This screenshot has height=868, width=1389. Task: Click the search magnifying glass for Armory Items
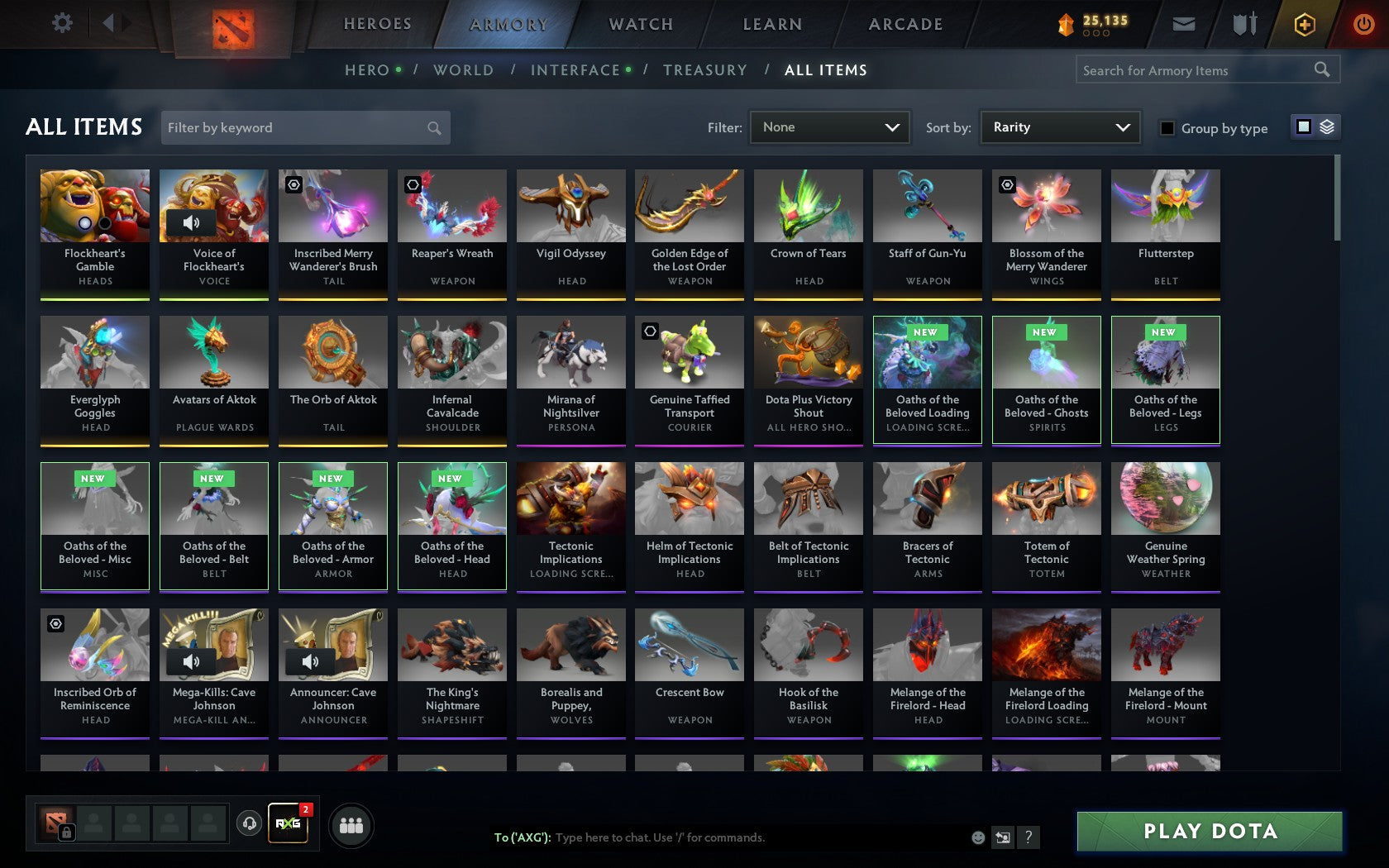pyautogui.click(x=1320, y=69)
